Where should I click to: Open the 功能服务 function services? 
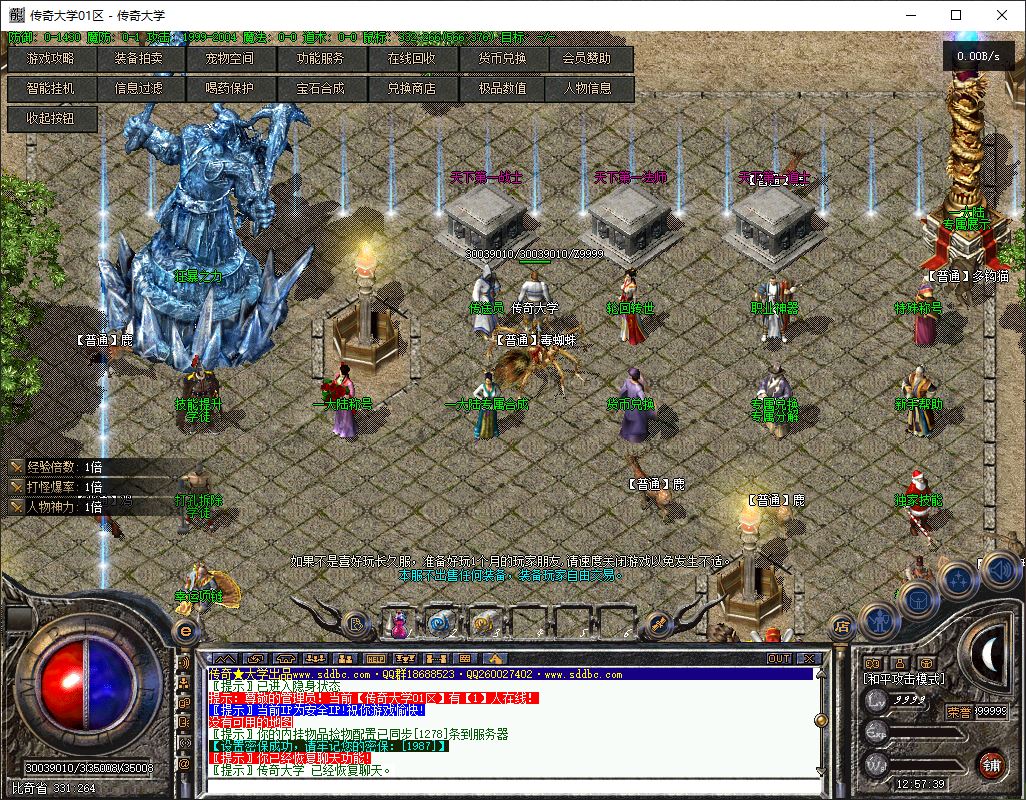click(320, 58)
